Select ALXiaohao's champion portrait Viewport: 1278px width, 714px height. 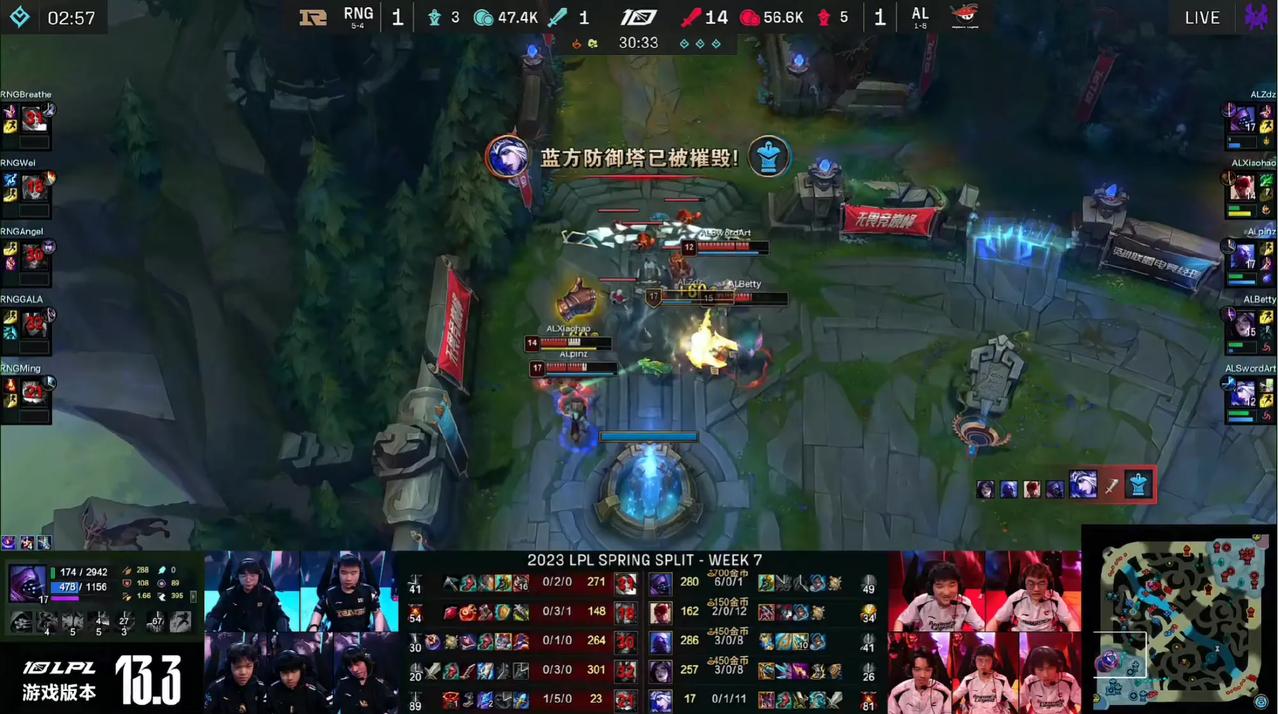coord(1242,187)
